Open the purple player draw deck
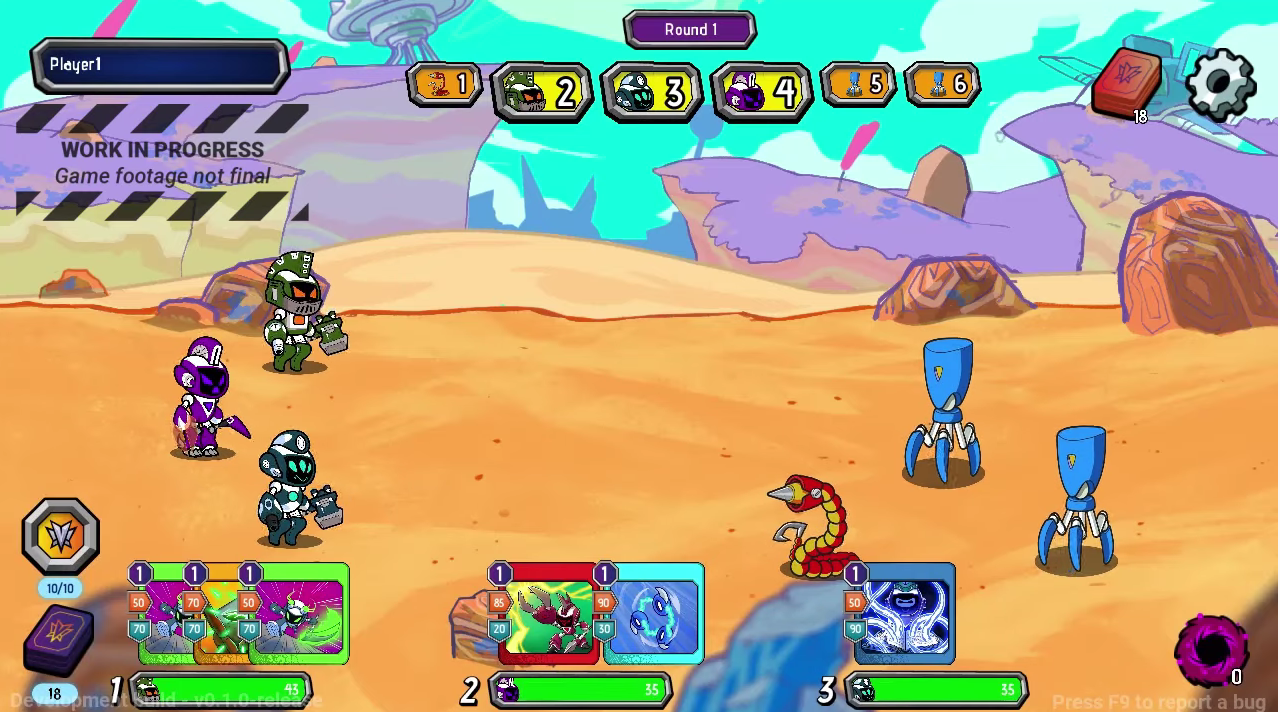The width and height of the screenshot is (1280, 712). [x=59, y=641]
